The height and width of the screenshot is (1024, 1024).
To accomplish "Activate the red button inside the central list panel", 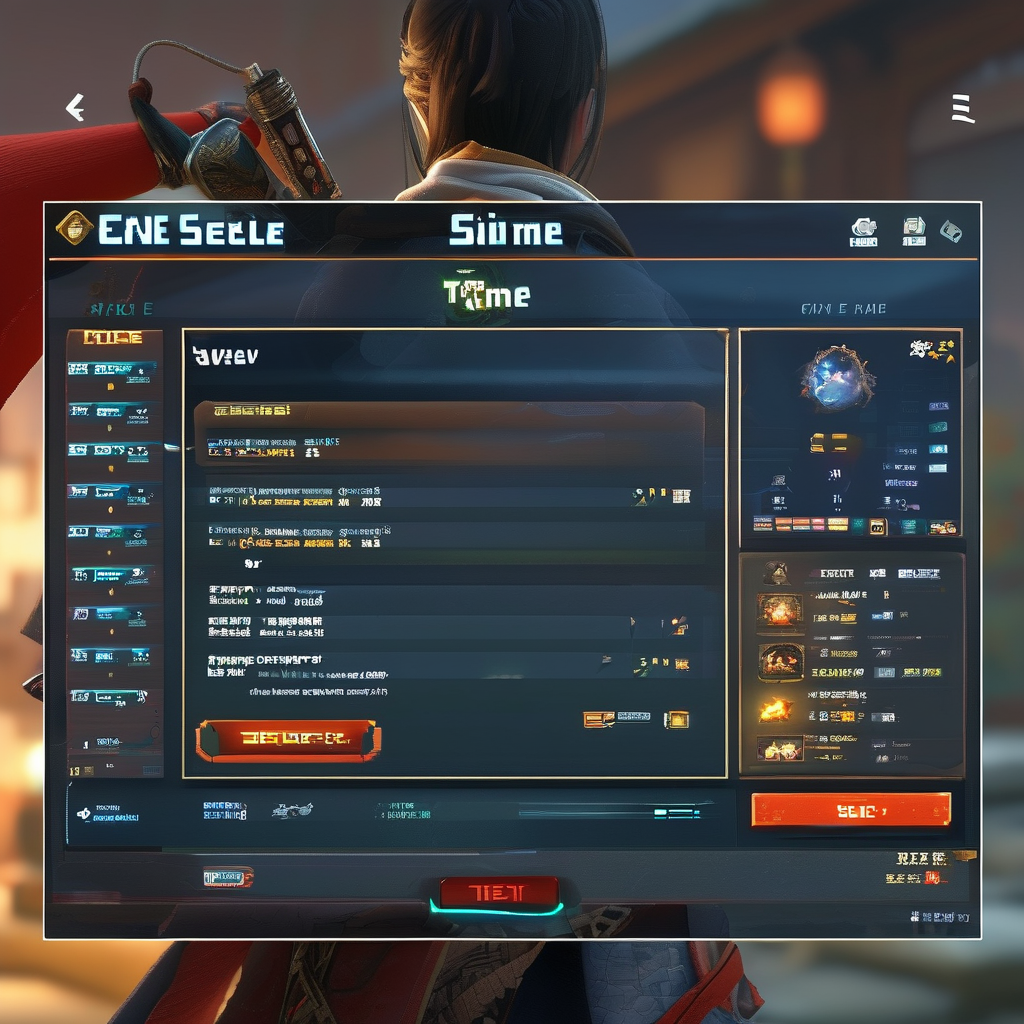I will [x=288, y=739].
